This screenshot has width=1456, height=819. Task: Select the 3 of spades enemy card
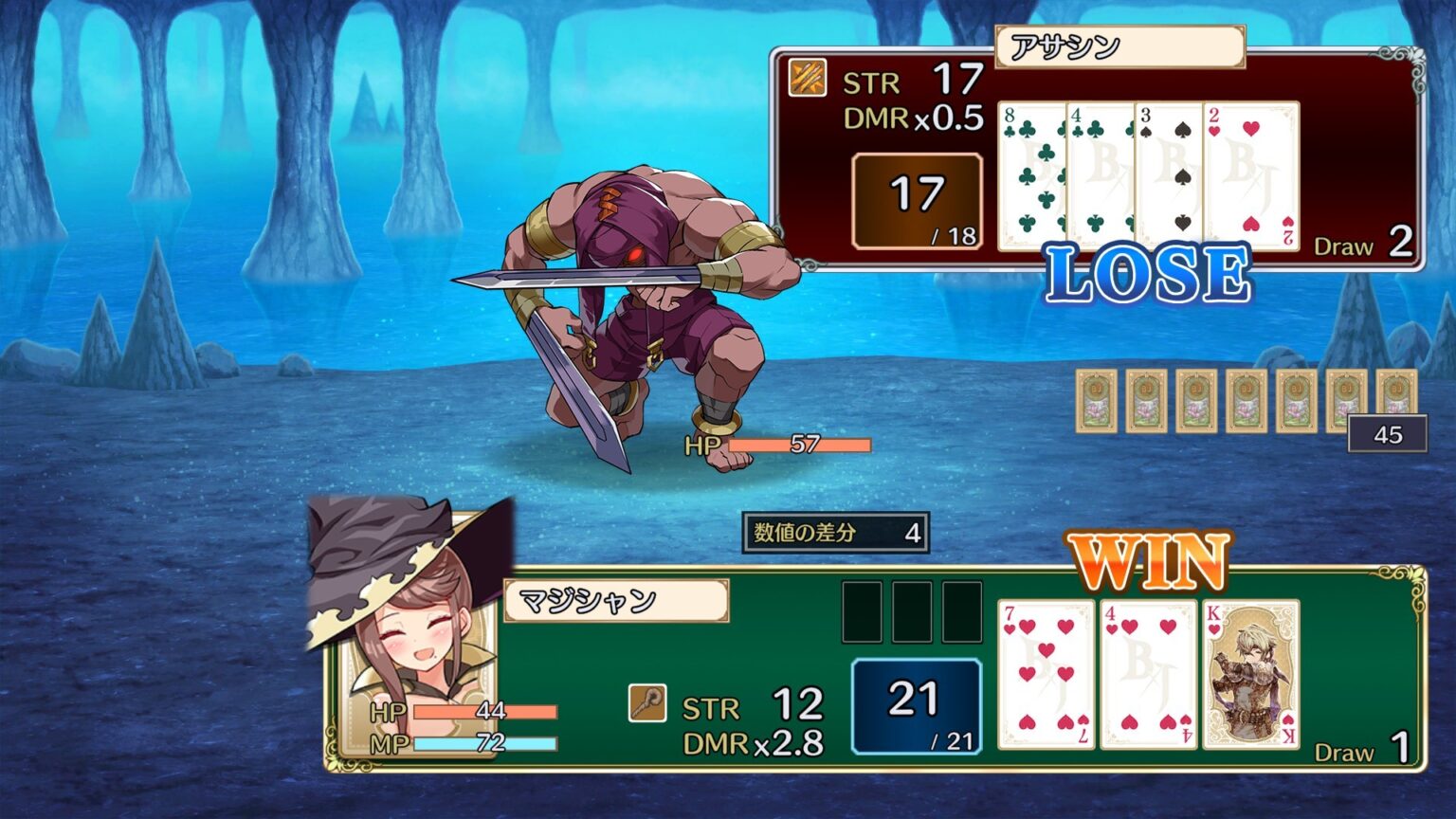click(1170, 171)
